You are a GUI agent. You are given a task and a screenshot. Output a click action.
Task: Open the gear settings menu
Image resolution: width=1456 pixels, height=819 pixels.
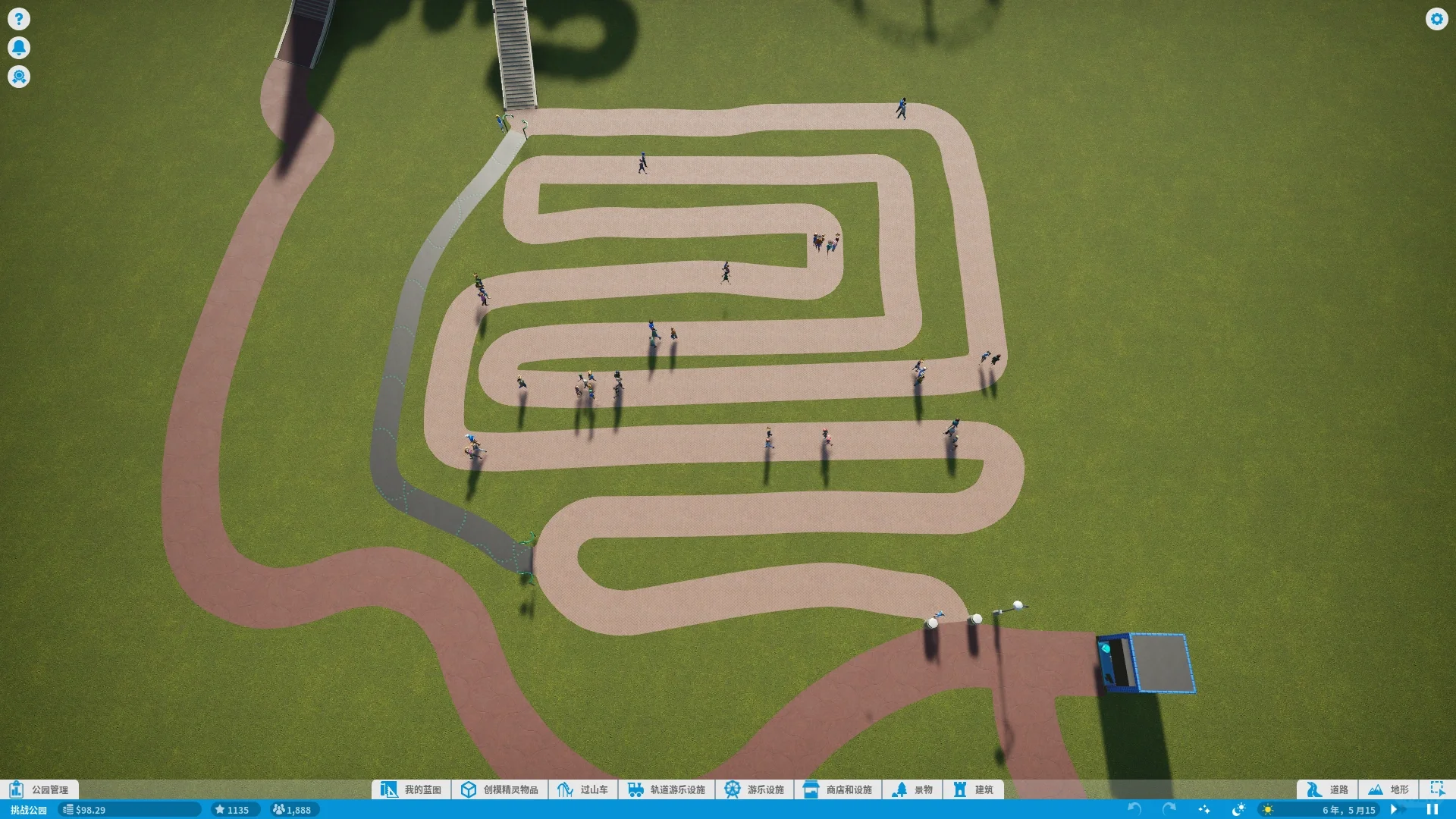(x=1436, y=19)
